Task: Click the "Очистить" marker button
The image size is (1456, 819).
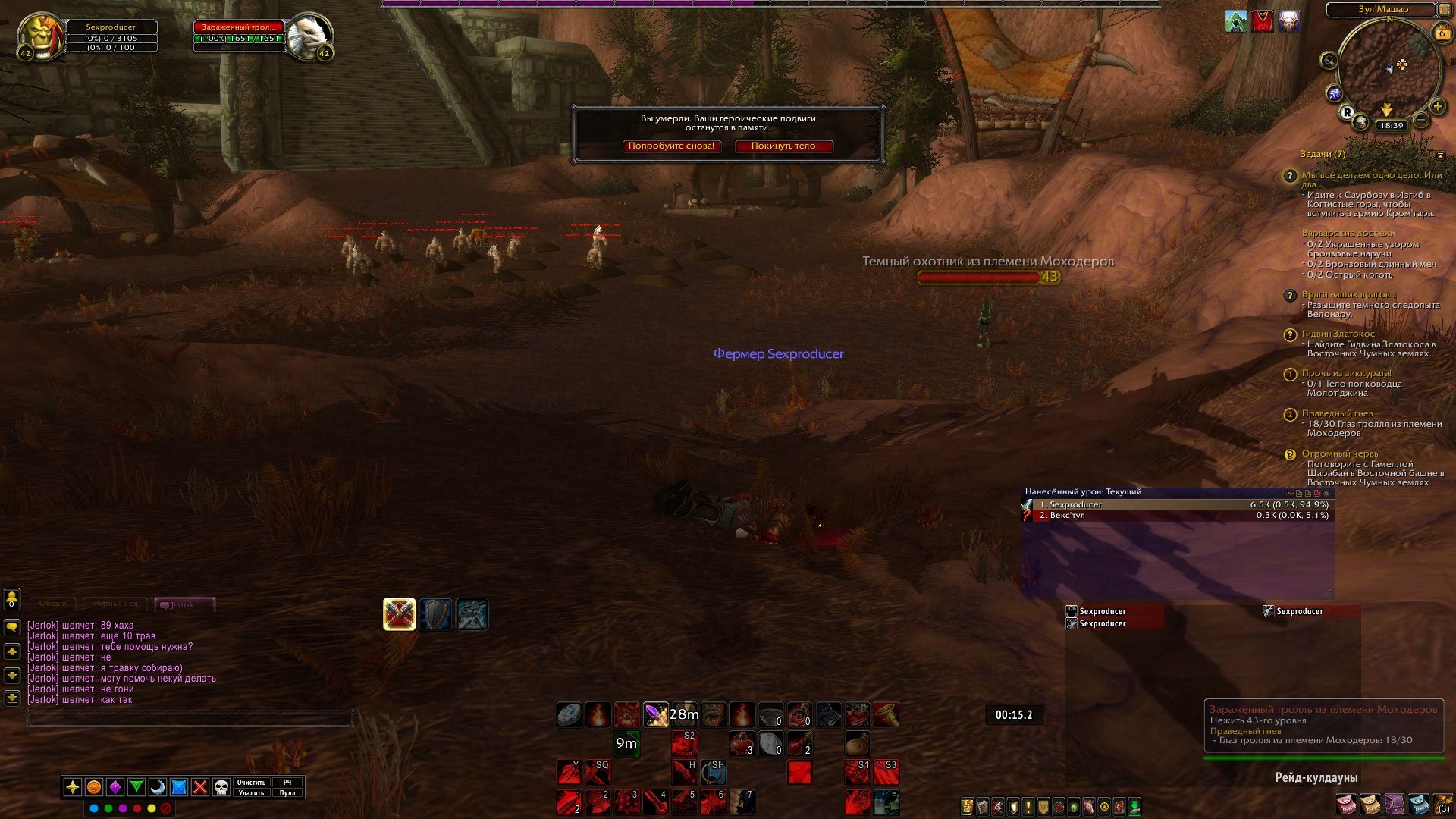Action: coord(251,783)
